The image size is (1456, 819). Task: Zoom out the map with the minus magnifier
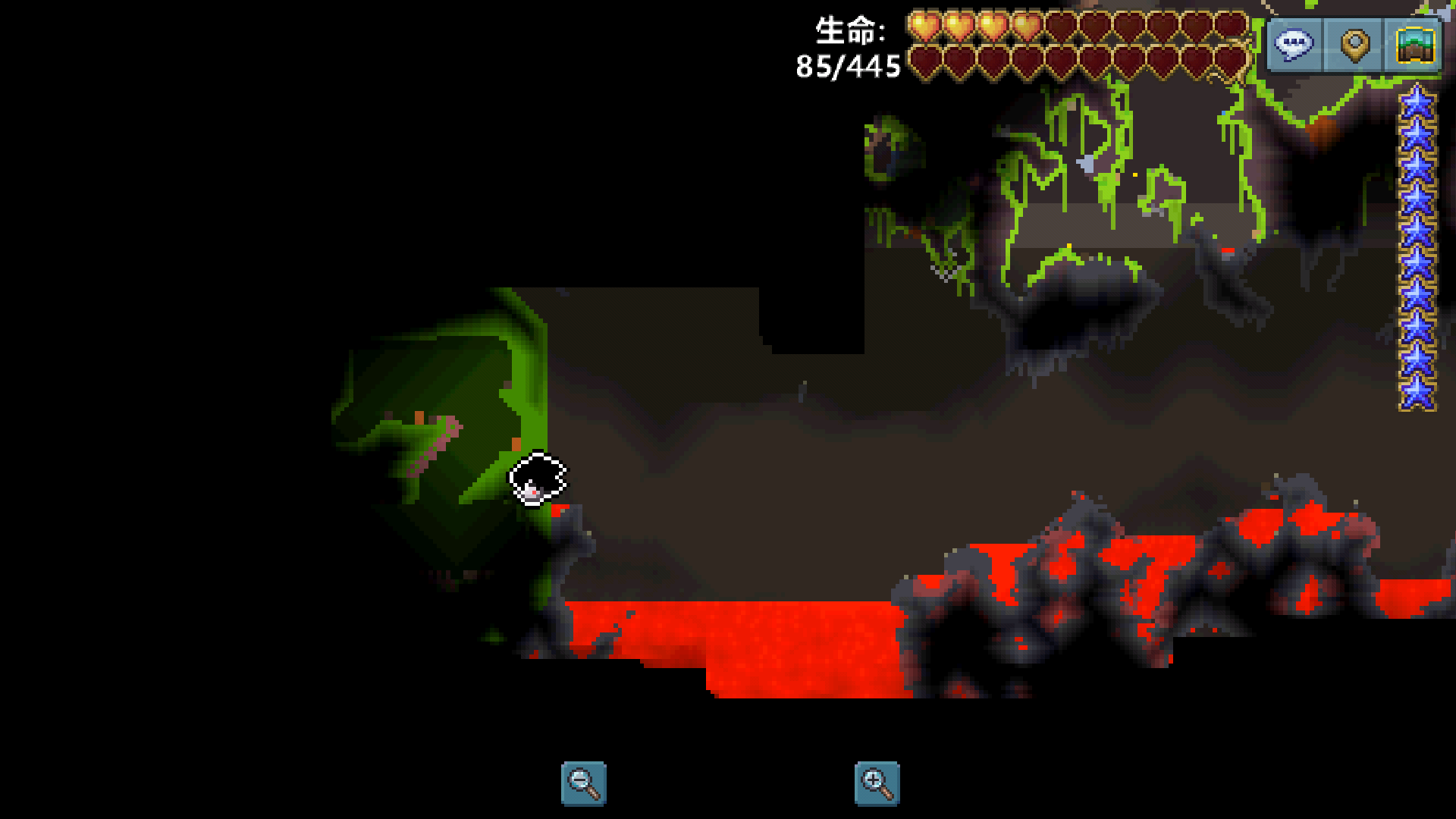tap(583, 783)
